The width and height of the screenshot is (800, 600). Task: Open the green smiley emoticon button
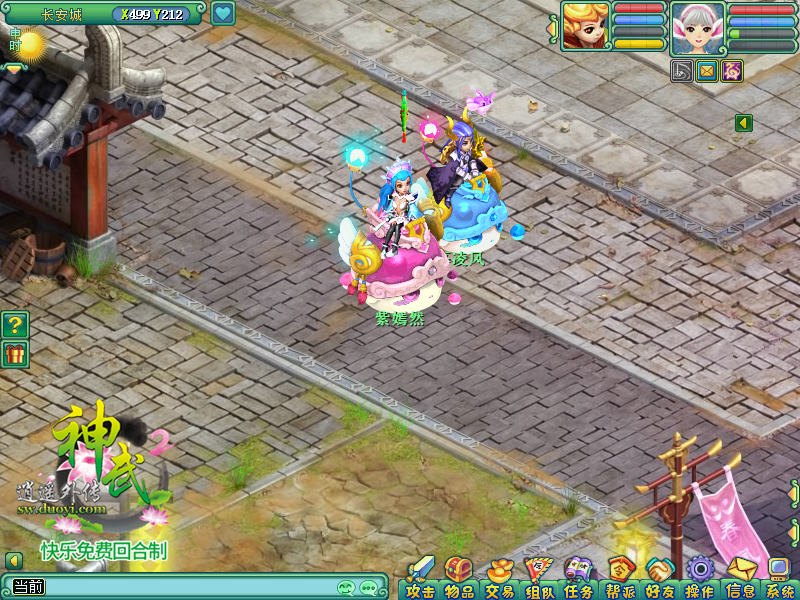pos(346,587)
